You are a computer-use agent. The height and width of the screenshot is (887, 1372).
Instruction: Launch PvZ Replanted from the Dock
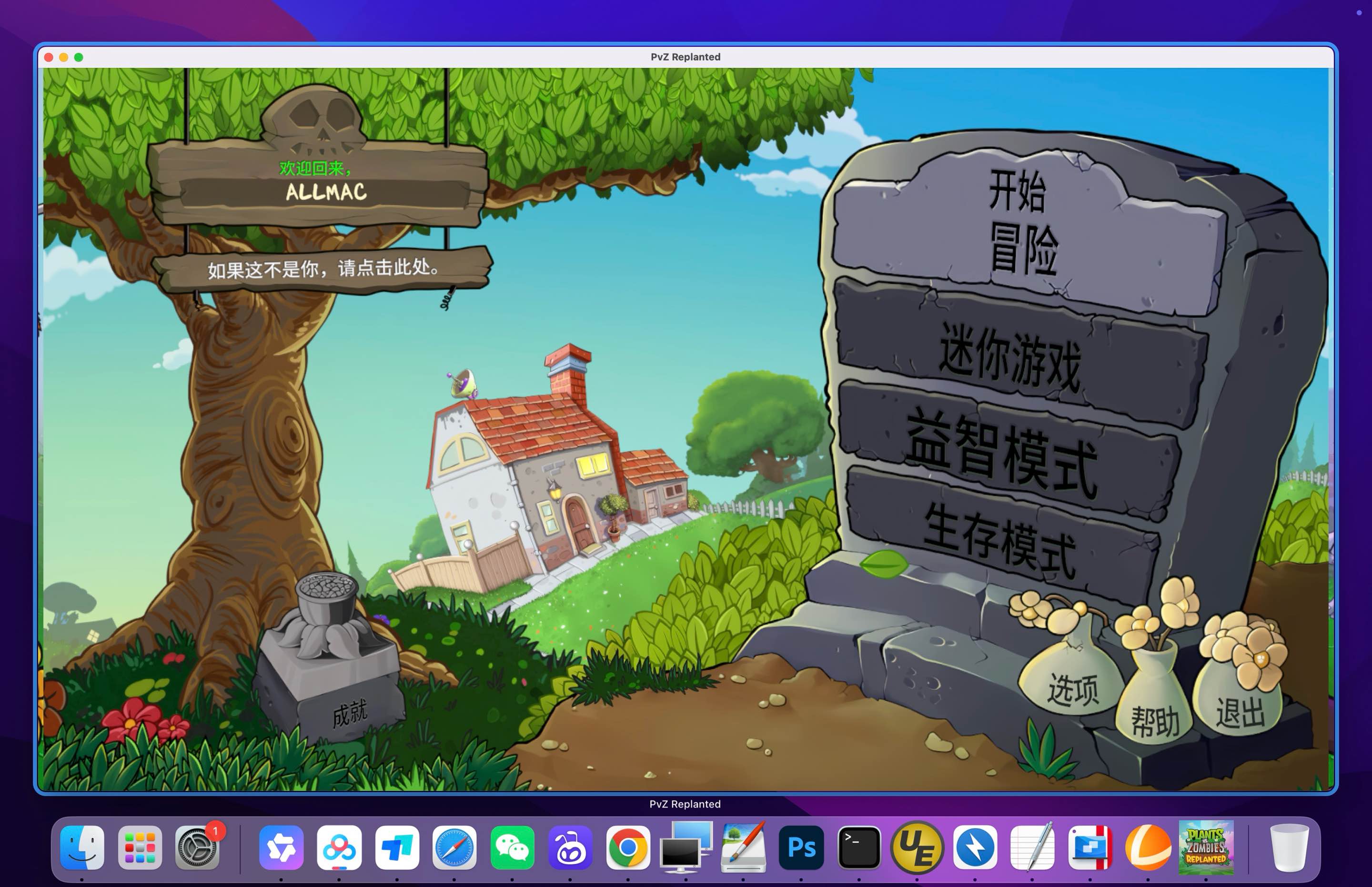coord(1207,847)
